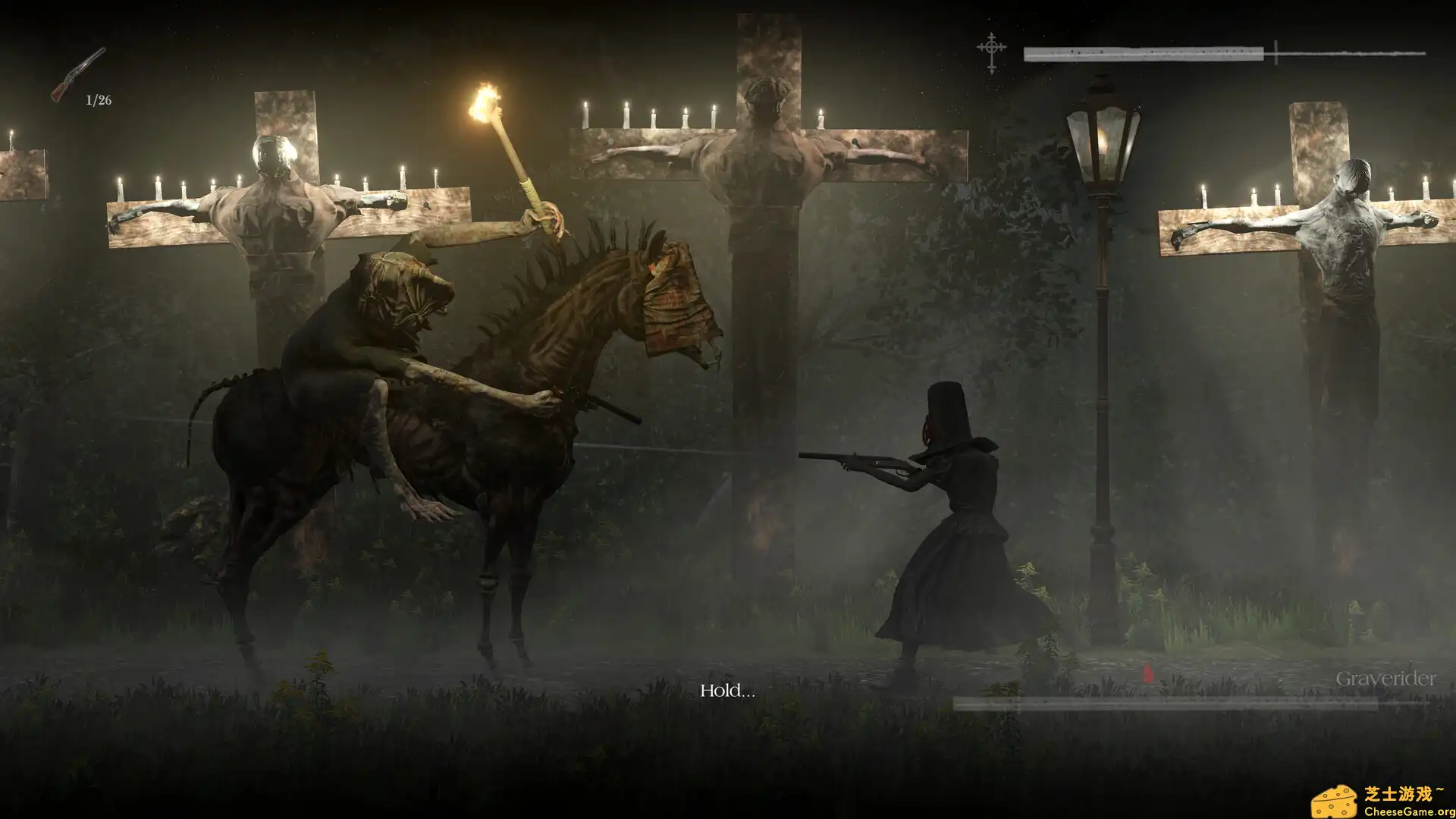Click the ornate cross emblem beside the health bar
Screen dimensions: 1456x819
coord(991,52)
